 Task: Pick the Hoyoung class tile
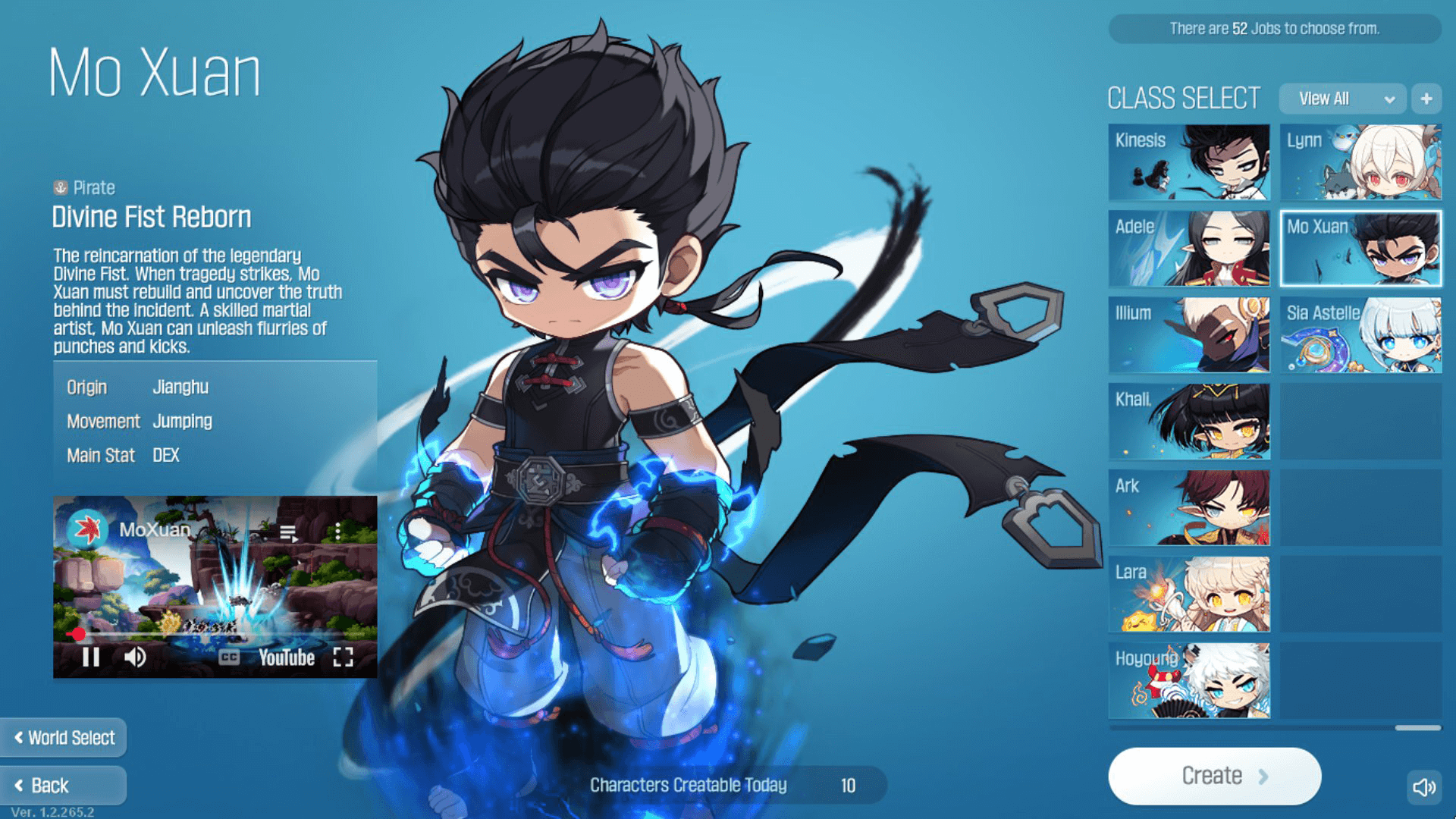(1188, 681)
